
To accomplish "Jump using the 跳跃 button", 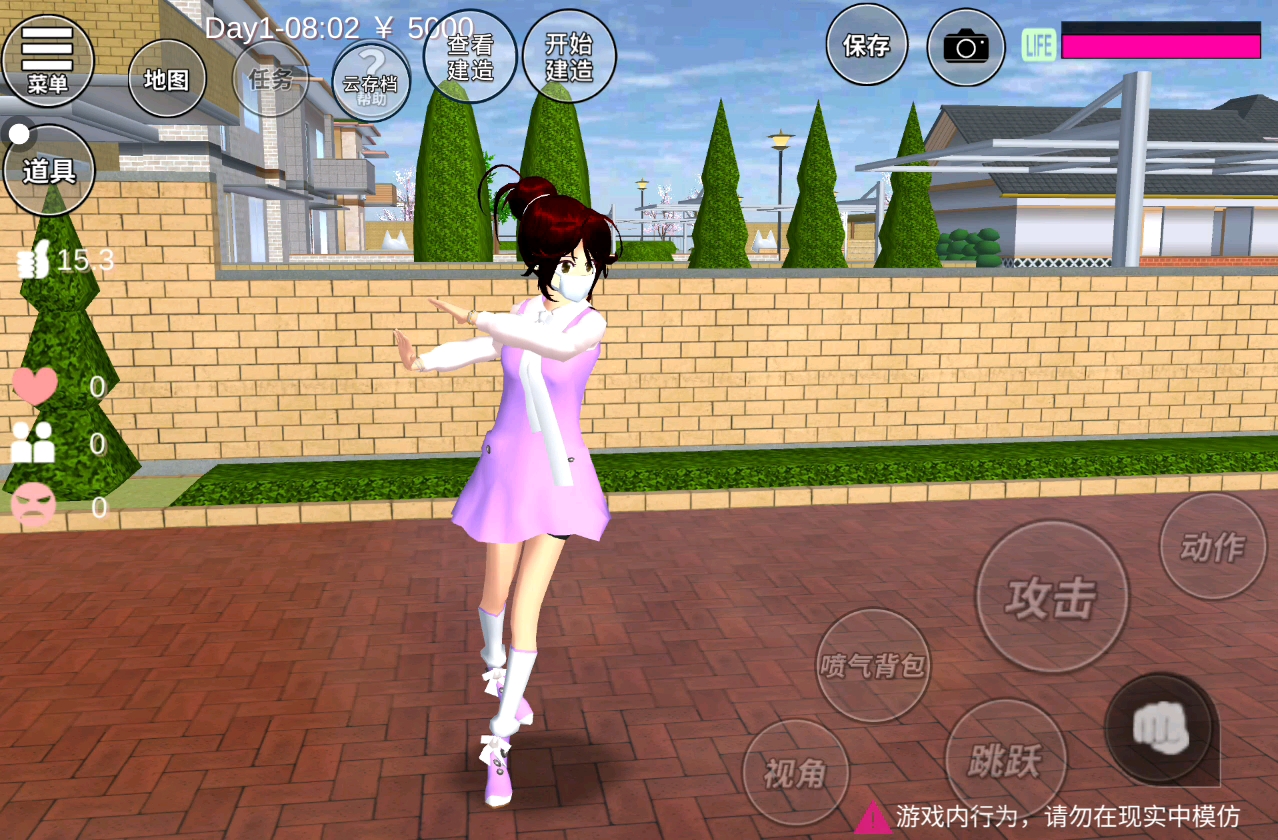I will point(1005,760).
